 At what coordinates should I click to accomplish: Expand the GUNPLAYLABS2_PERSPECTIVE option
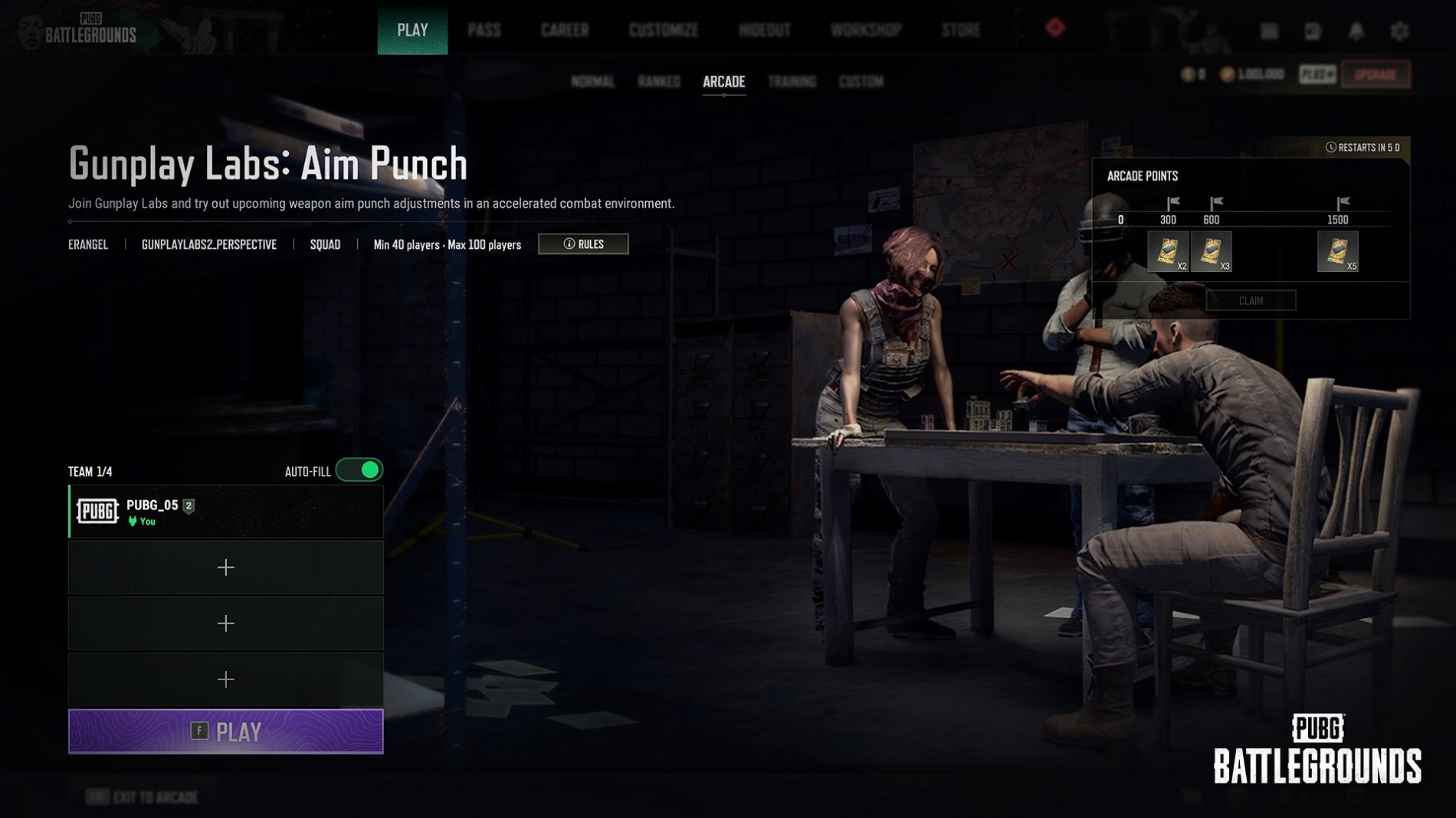(x=208, y=244)
